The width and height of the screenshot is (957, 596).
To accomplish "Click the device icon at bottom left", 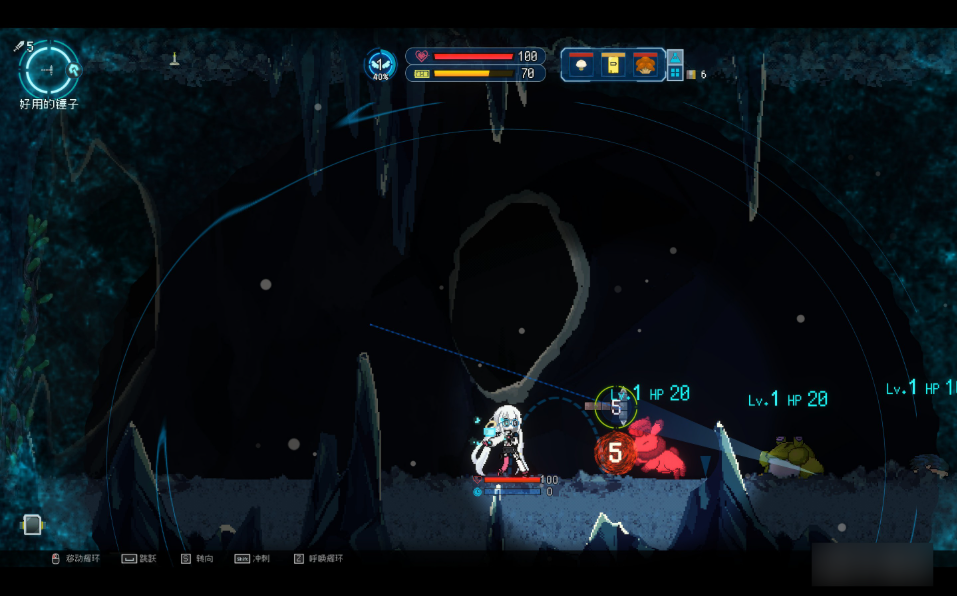I will (x=32, y=524).
